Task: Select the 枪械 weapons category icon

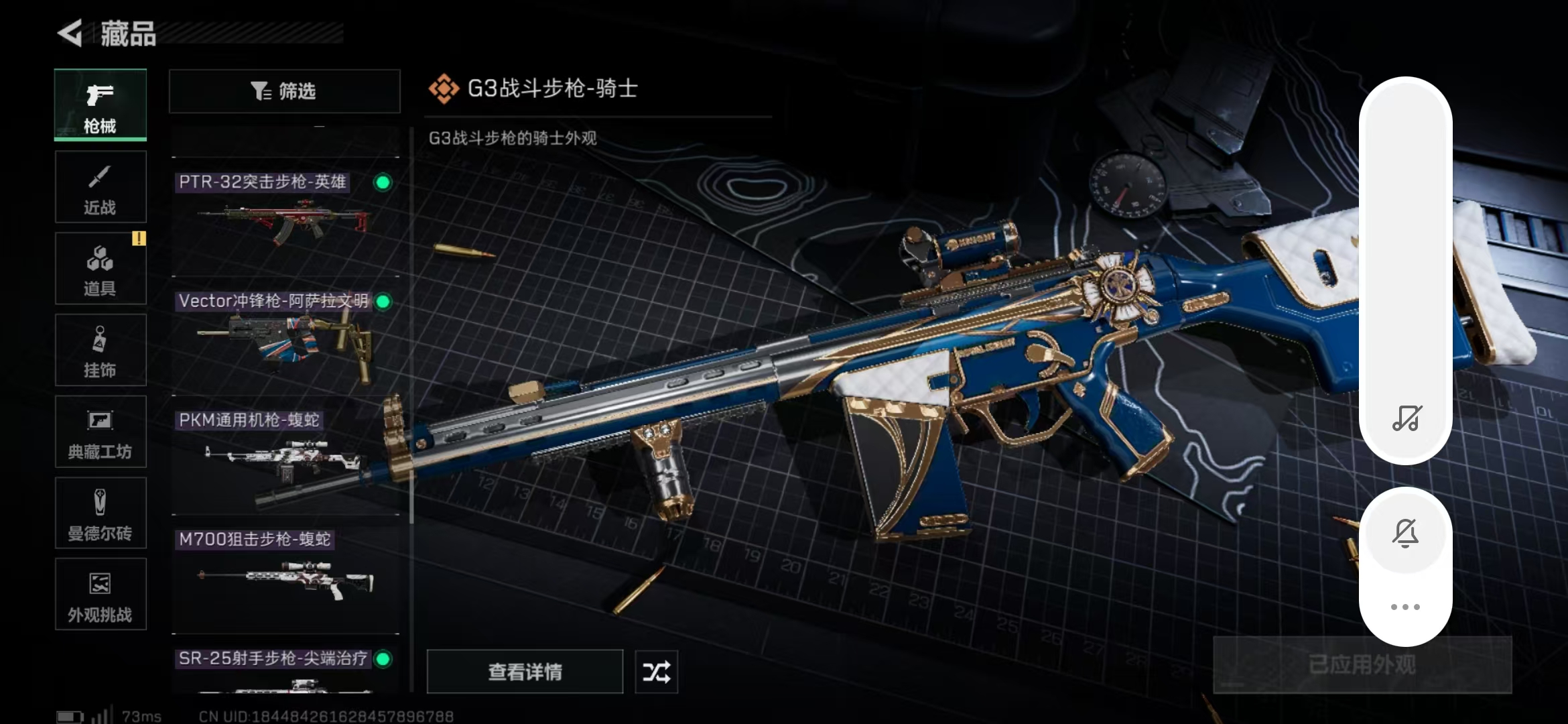Action: click(x=99, y=104)
